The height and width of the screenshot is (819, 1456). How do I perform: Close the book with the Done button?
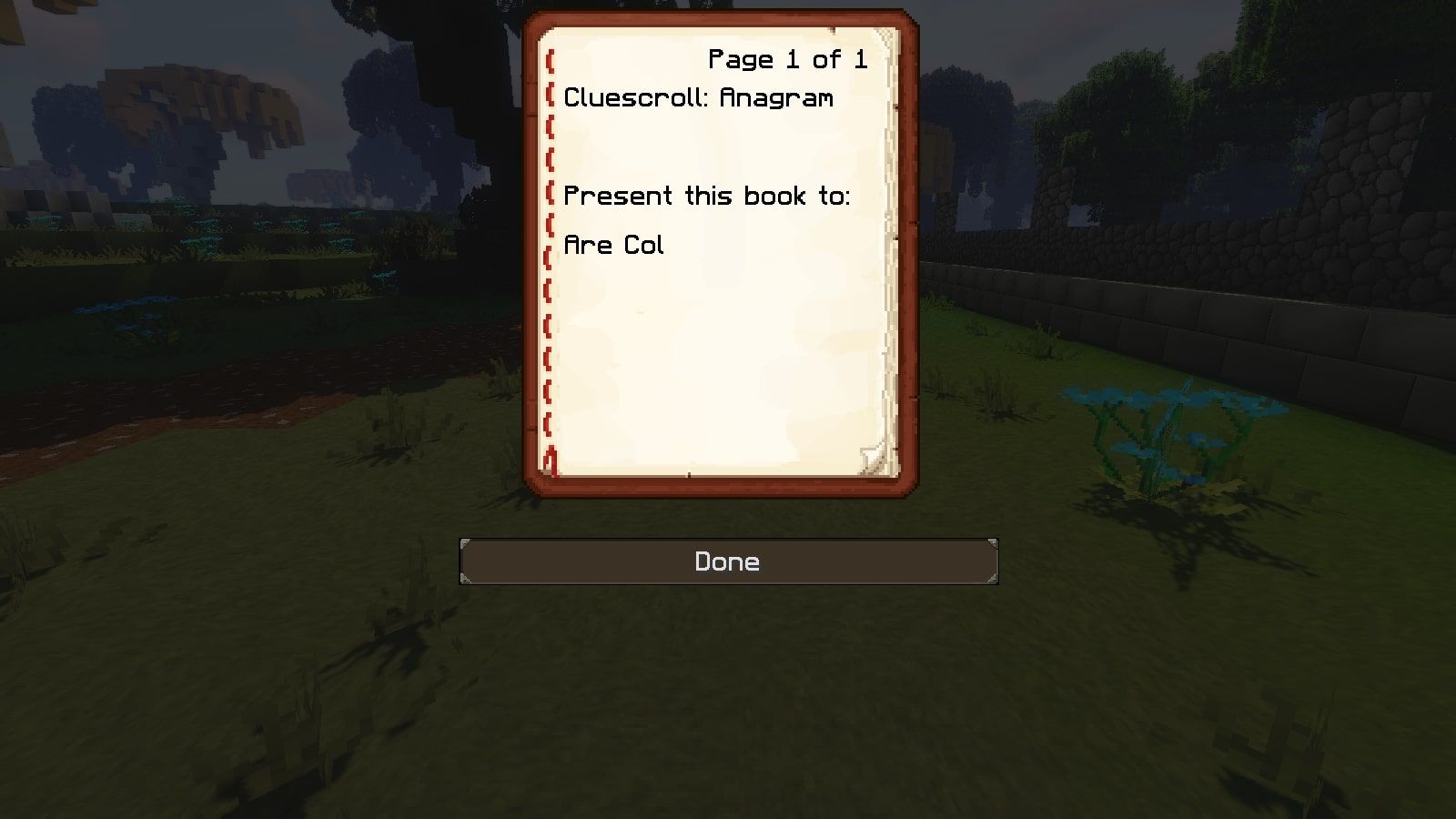point(728,561)
